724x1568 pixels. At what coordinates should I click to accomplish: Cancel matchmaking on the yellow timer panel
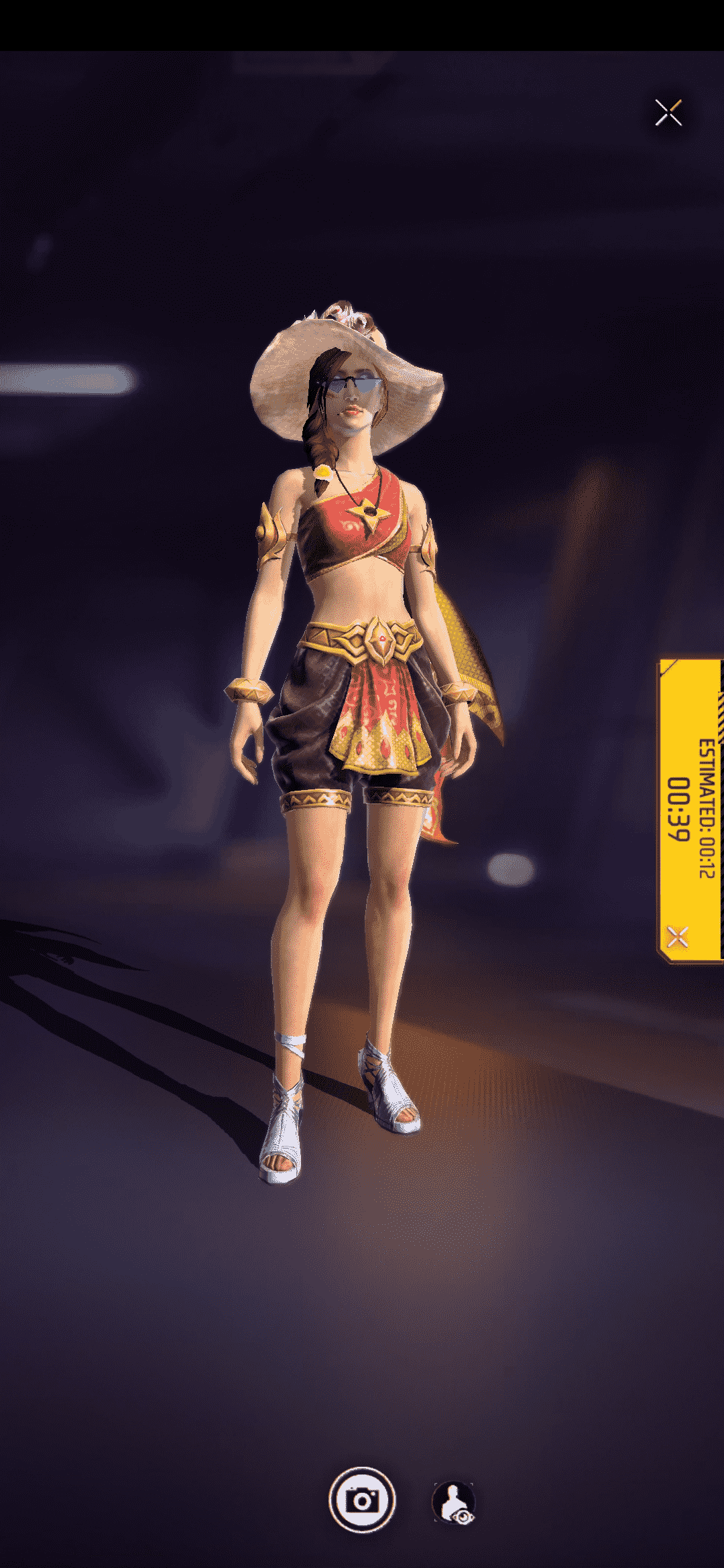point(678,936)
